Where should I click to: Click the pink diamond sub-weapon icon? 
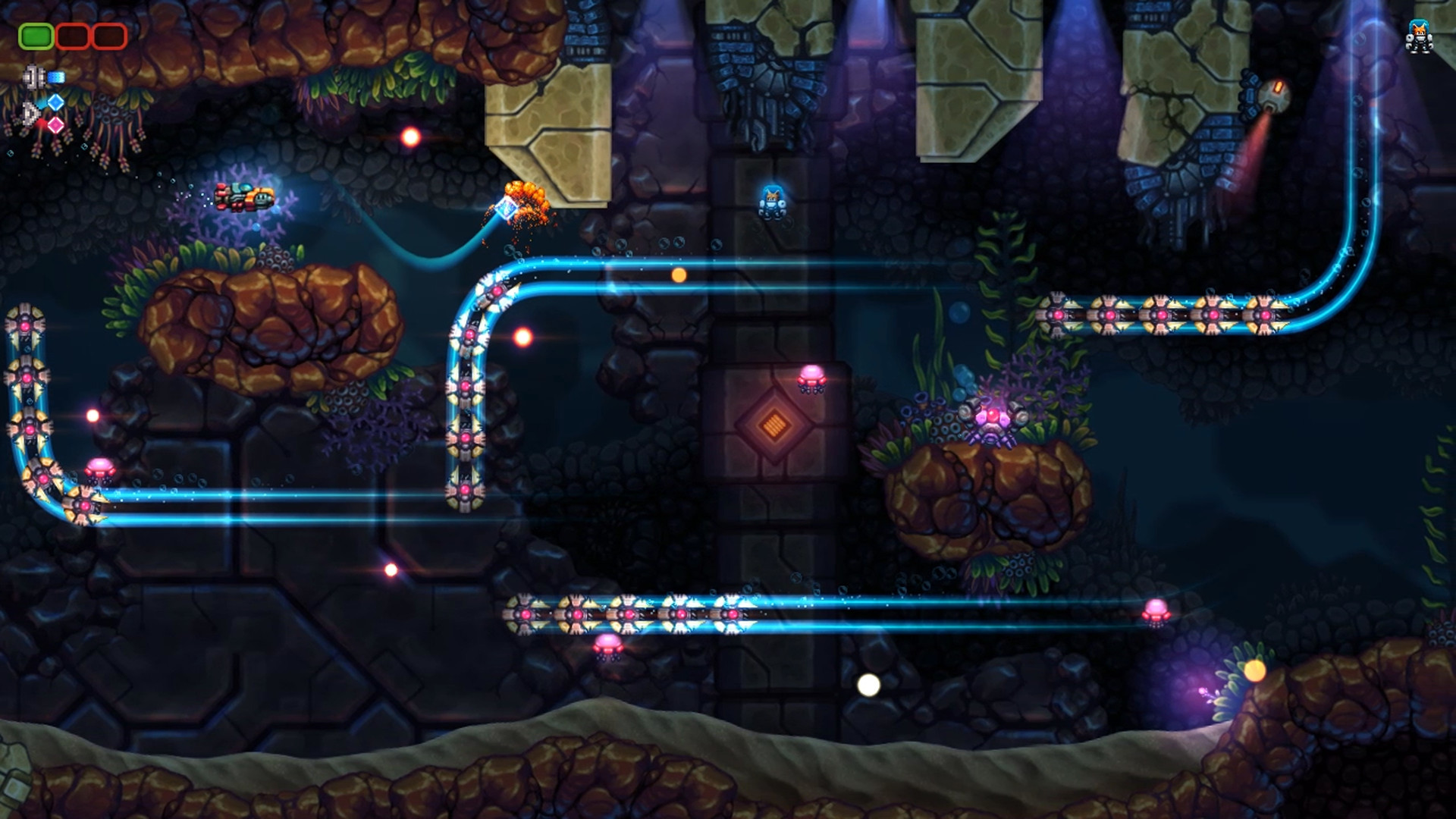pyautogui.click(x=55, y=126)
